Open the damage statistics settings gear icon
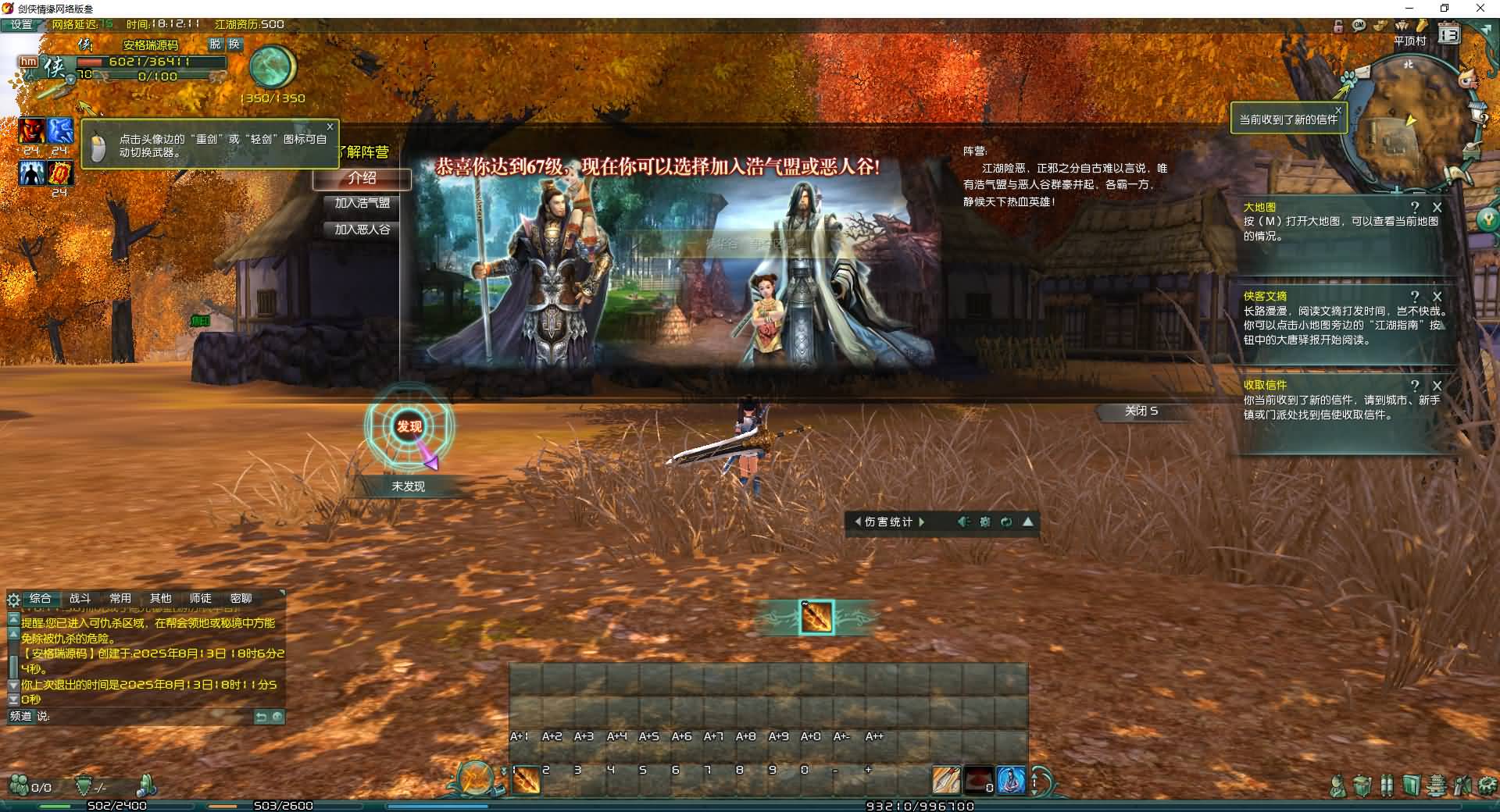 pyautogui.click(x=984, y=522)
